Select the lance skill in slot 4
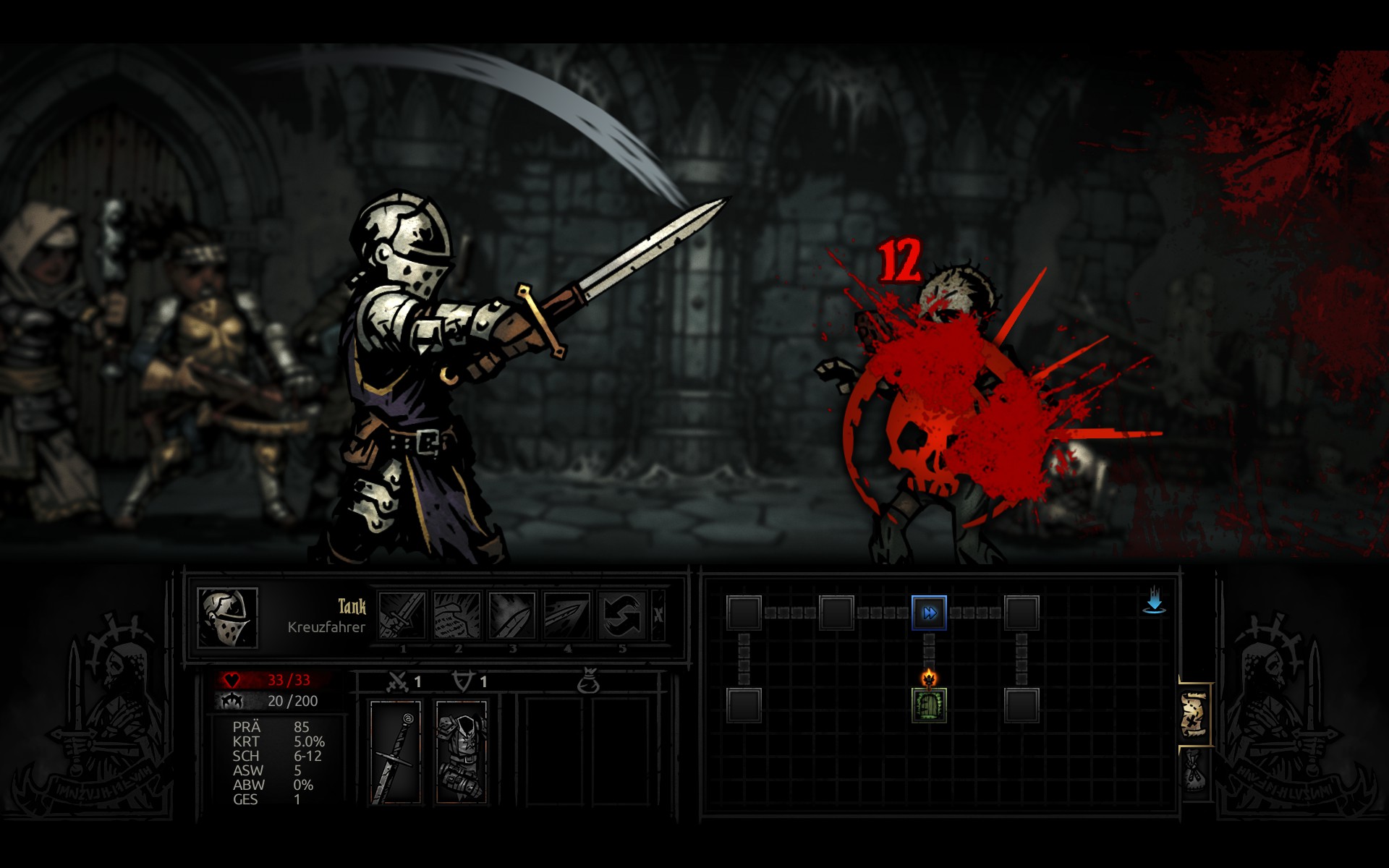This screenshot has width=1389, height=868. (x=567, y=616)
